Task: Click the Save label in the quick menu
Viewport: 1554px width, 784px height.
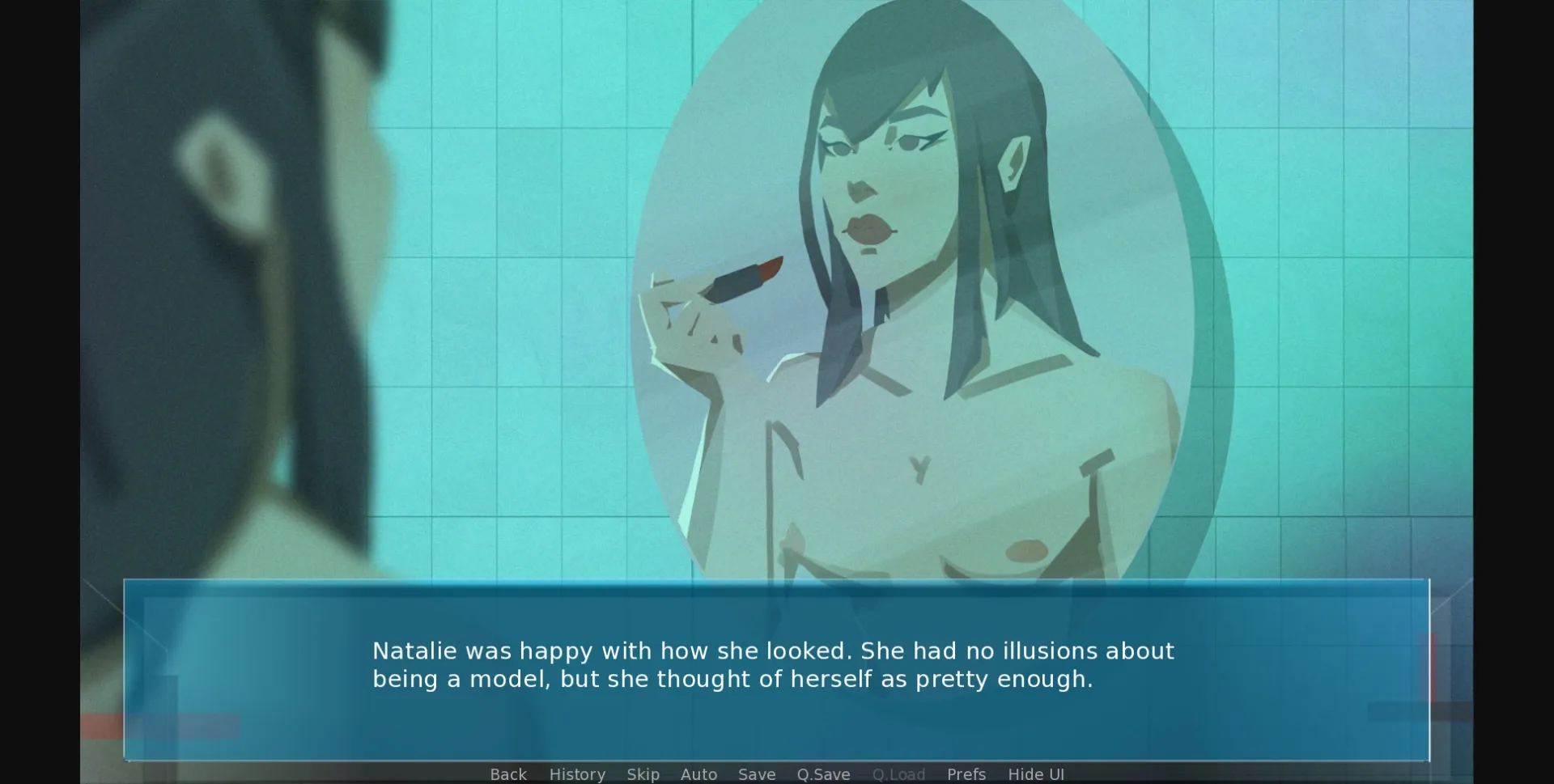Action: coord(756,774)
